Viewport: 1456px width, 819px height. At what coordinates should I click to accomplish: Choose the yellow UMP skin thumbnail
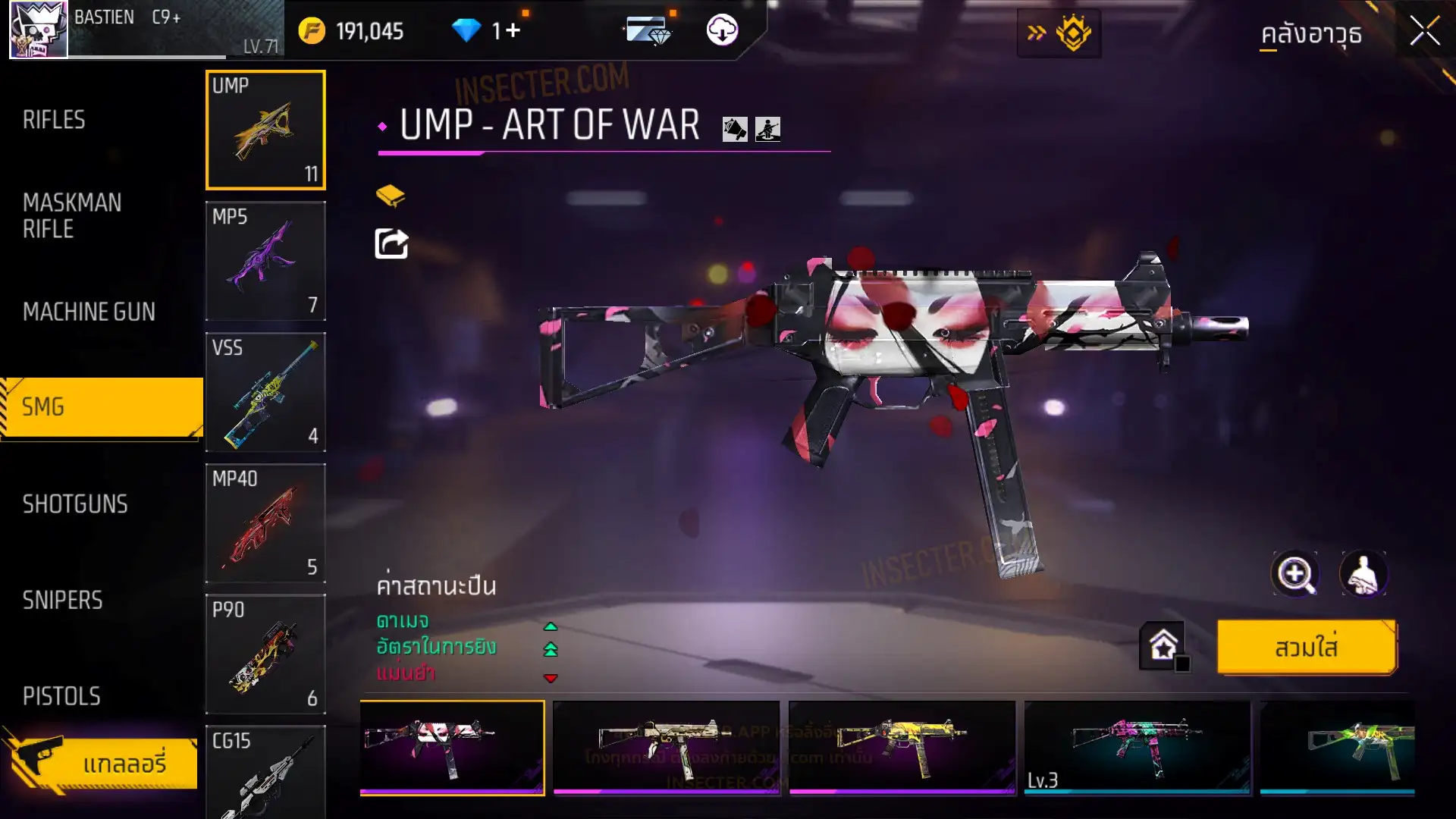(901, 748)
